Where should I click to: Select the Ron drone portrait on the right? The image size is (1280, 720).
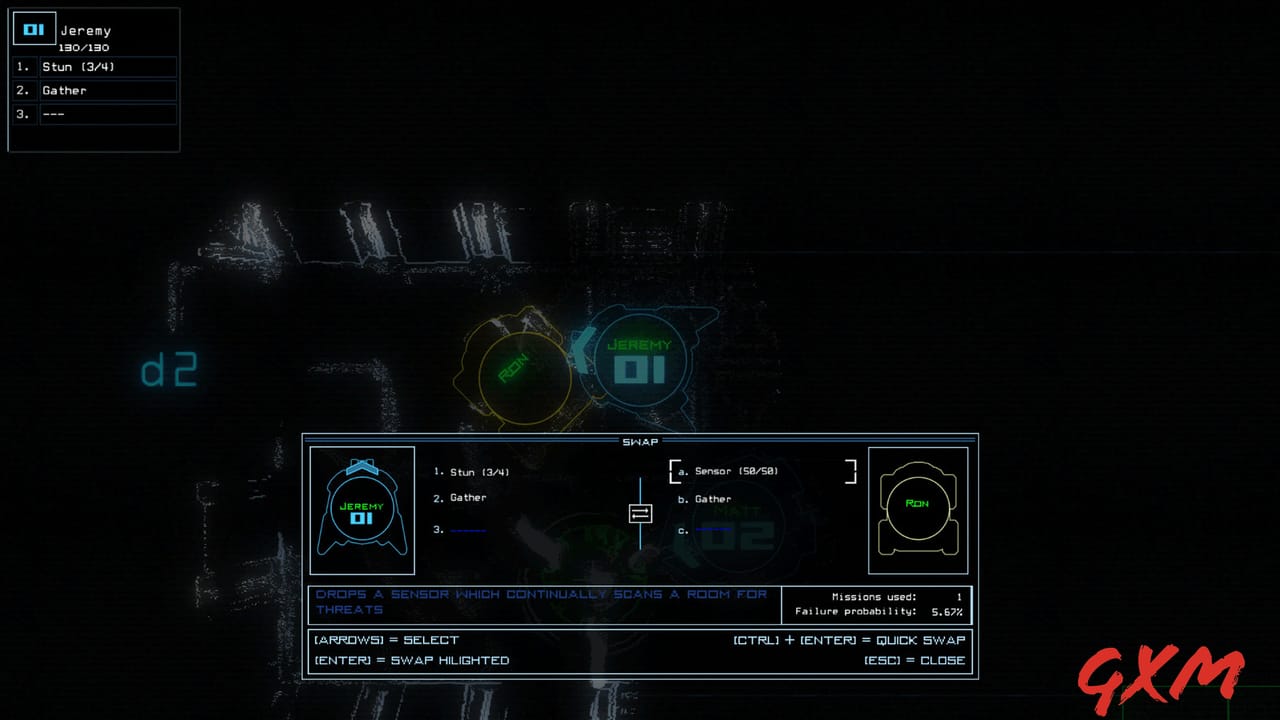(x=917, y=510)
